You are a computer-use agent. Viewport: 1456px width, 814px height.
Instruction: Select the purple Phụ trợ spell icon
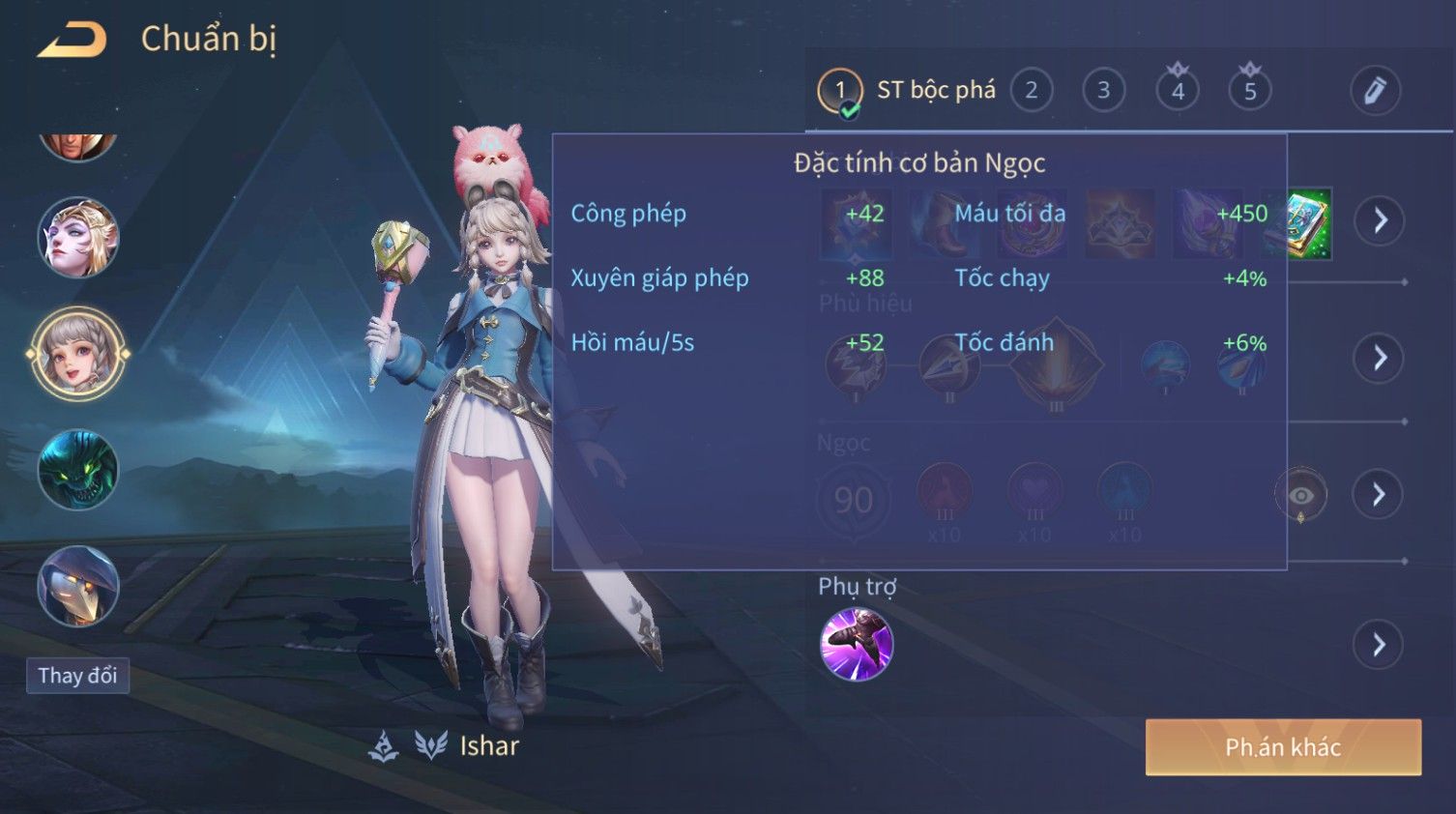(x=856, y=645)
